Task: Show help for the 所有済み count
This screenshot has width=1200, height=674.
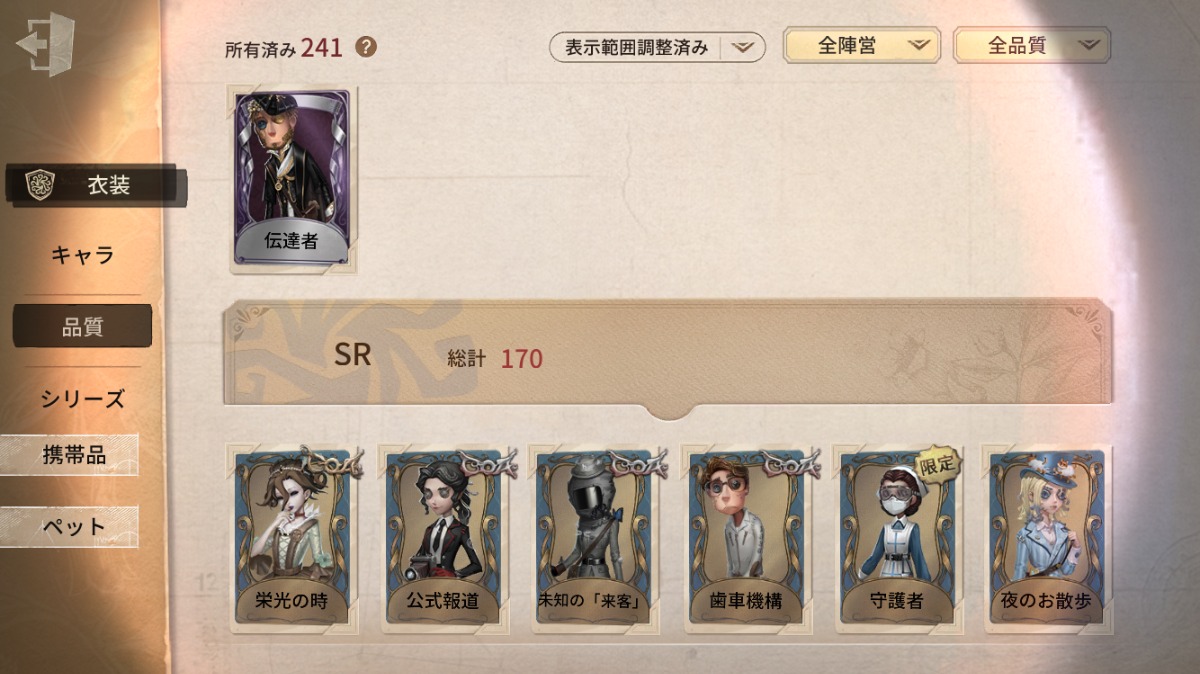Action: click(366, 46)
